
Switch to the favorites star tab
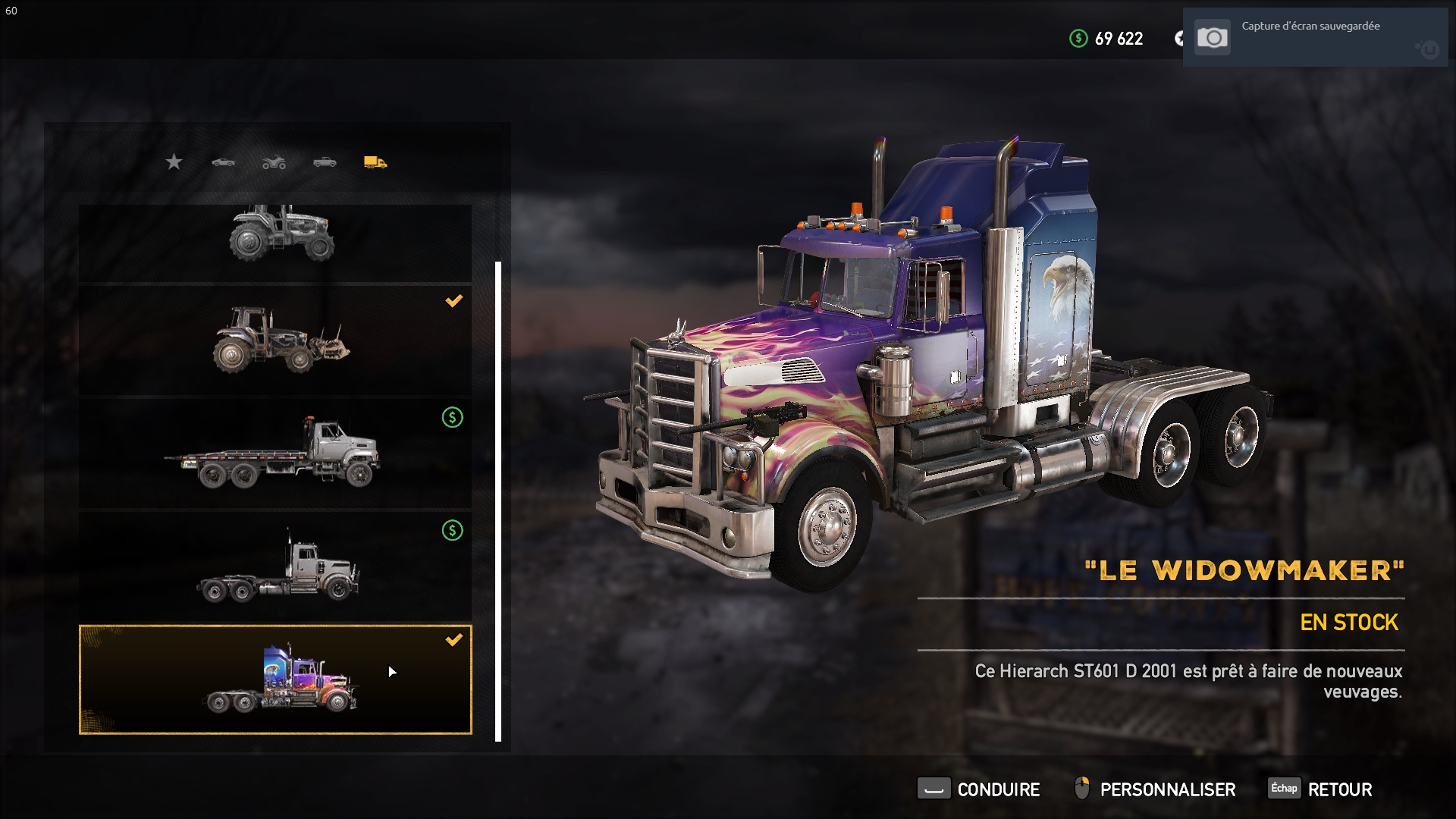coord(174,162)
